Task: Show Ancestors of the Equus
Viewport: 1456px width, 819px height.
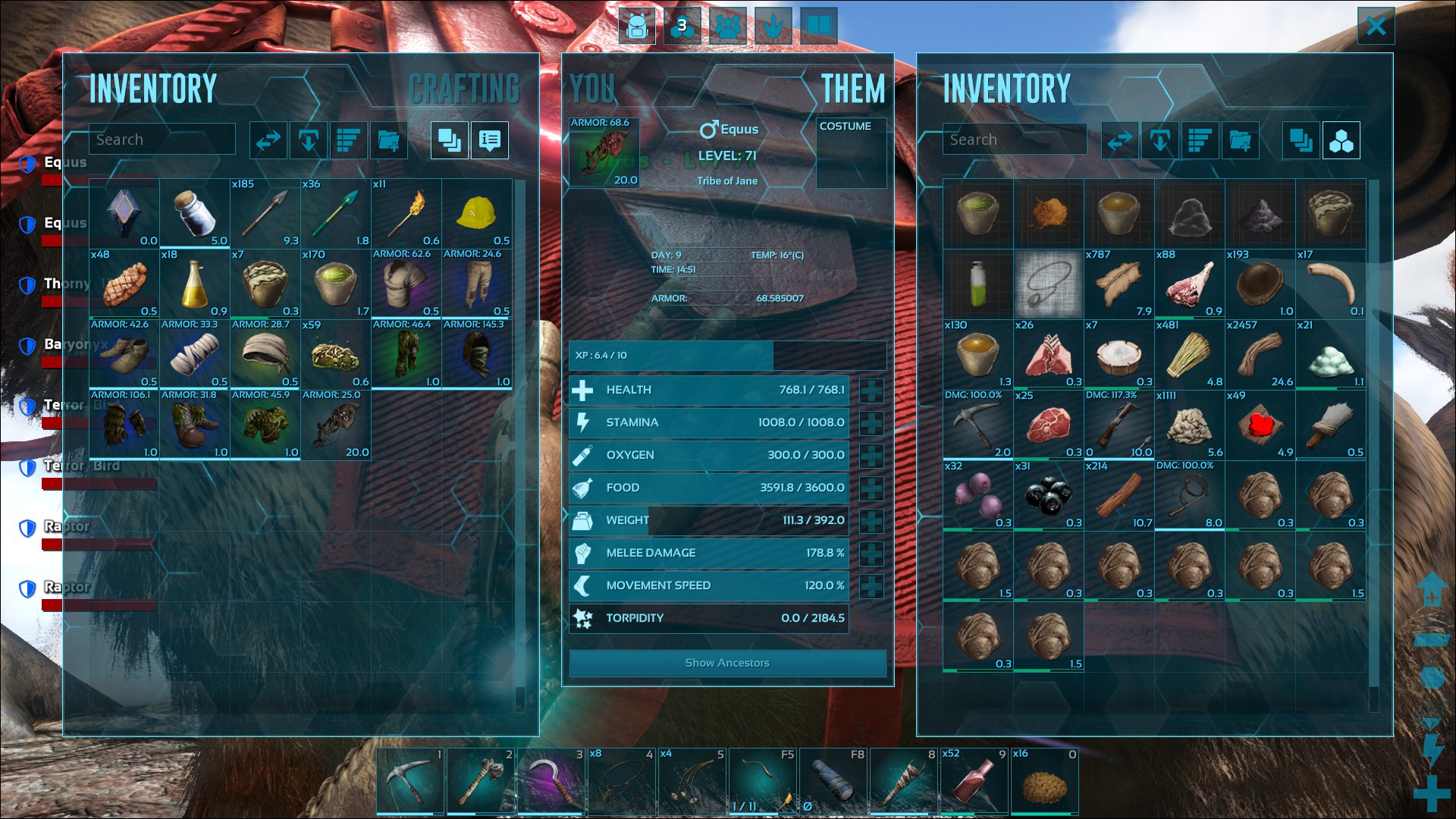Action: [x=727, y=663]
